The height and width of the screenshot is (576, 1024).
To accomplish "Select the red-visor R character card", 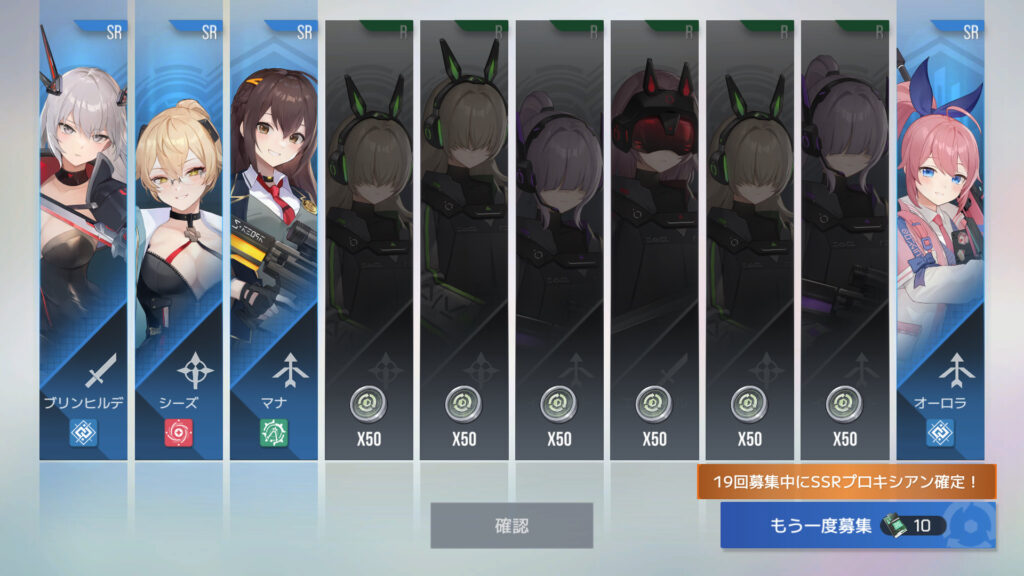I will [x=654, y=240].
